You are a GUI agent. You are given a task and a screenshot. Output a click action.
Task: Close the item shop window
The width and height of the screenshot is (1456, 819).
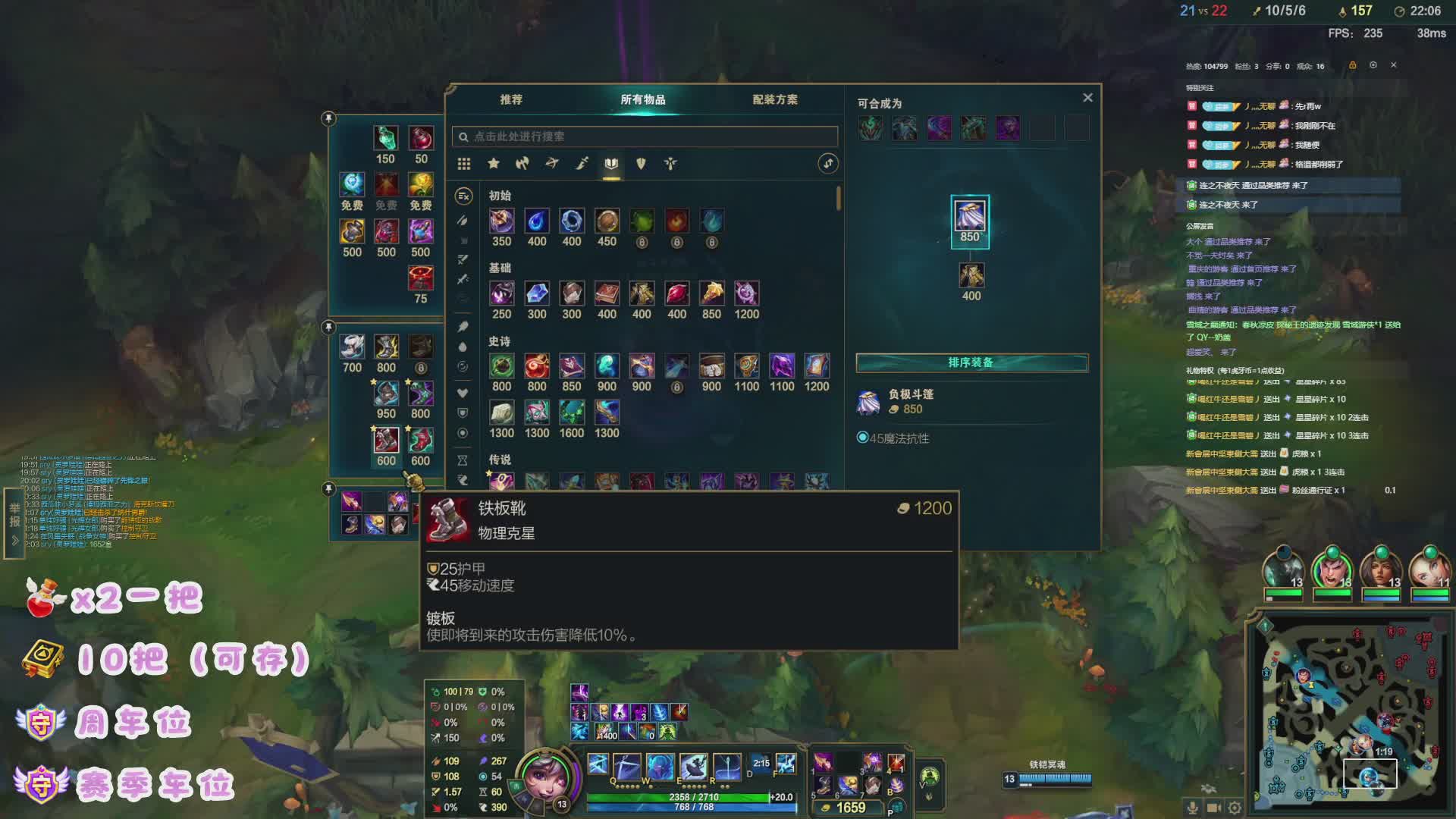point(1087,98)
